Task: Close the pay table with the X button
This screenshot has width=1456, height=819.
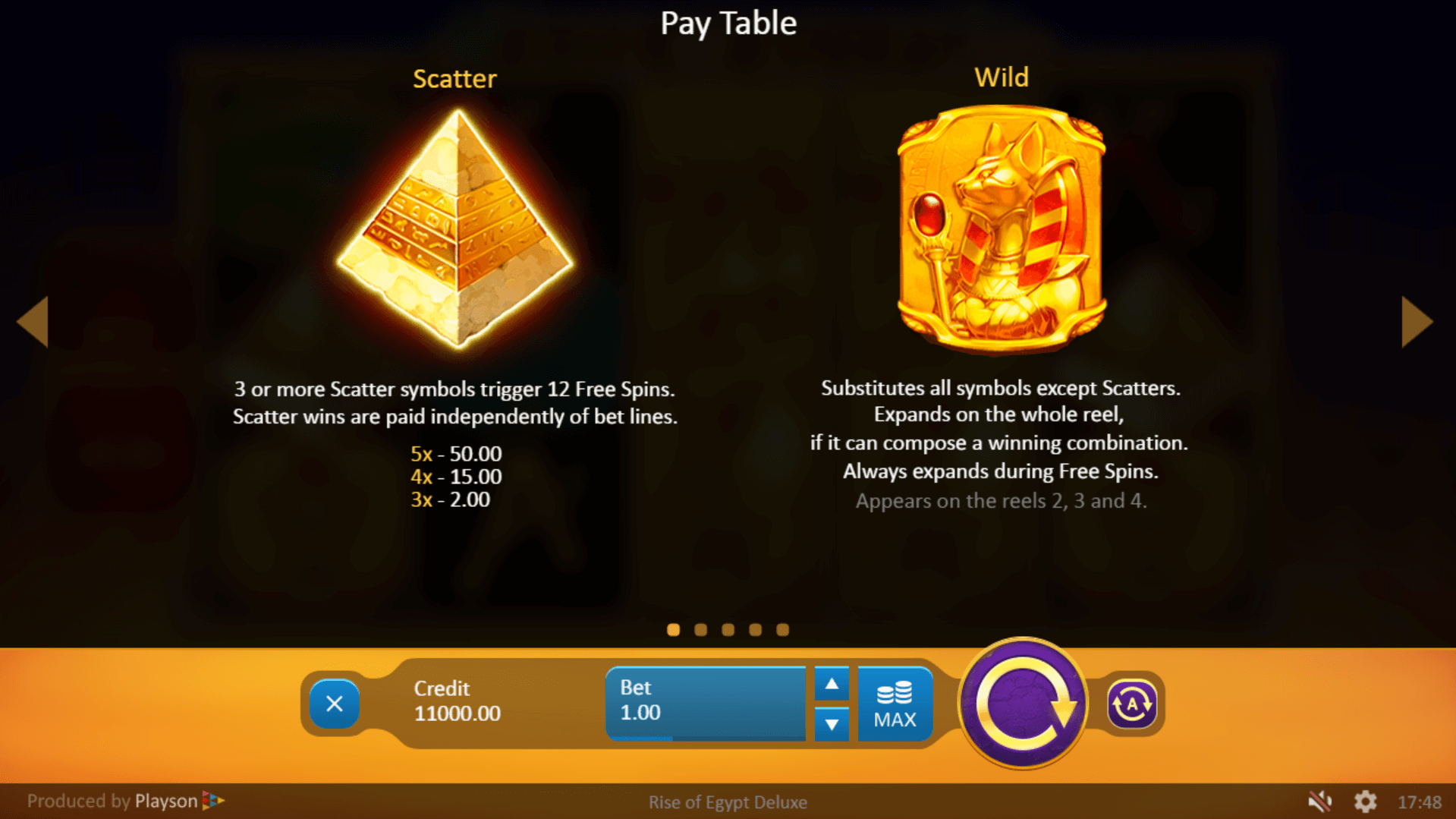Action: pos(334,704)
